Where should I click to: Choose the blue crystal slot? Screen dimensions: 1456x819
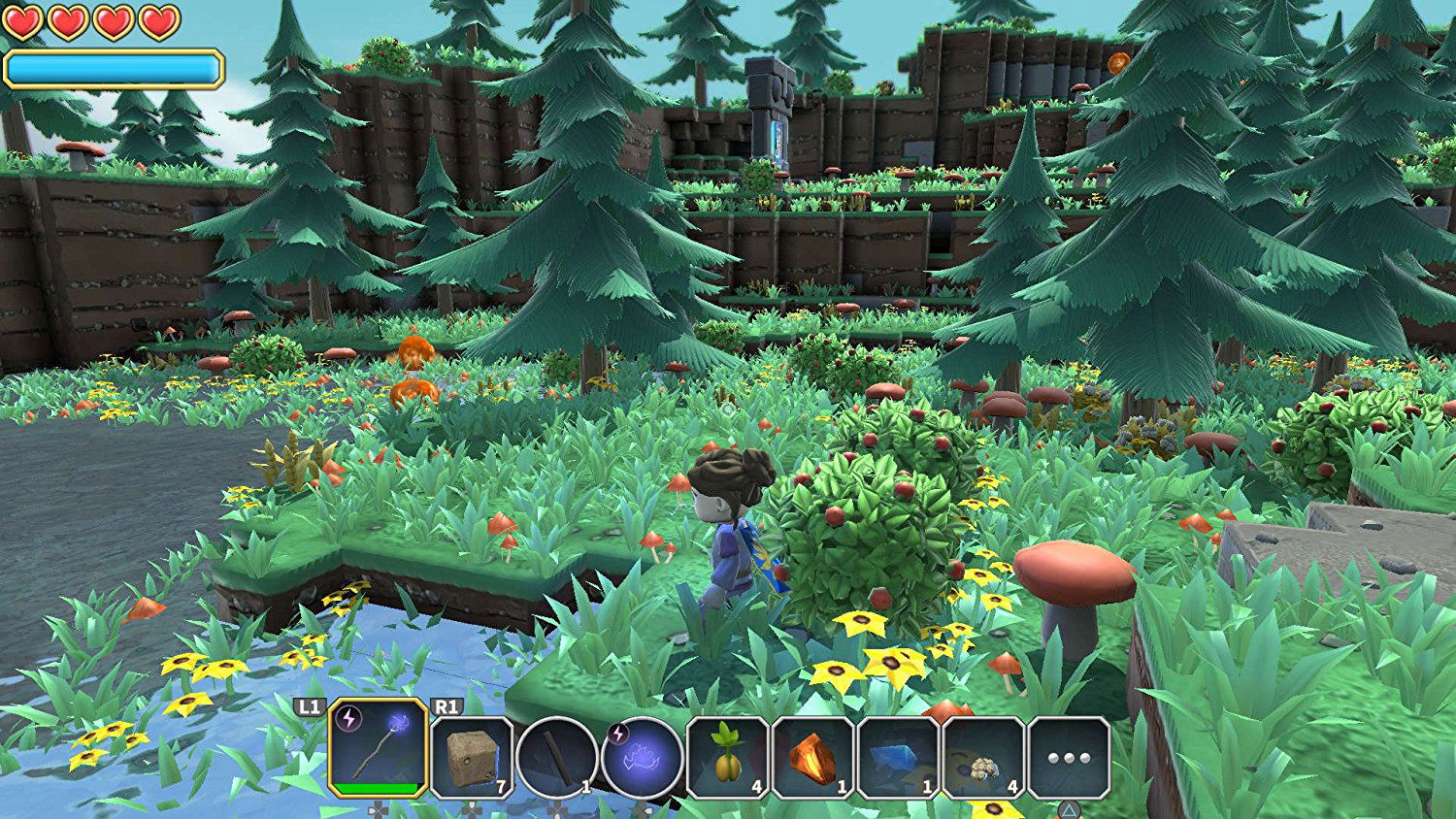tap(898, 757)
